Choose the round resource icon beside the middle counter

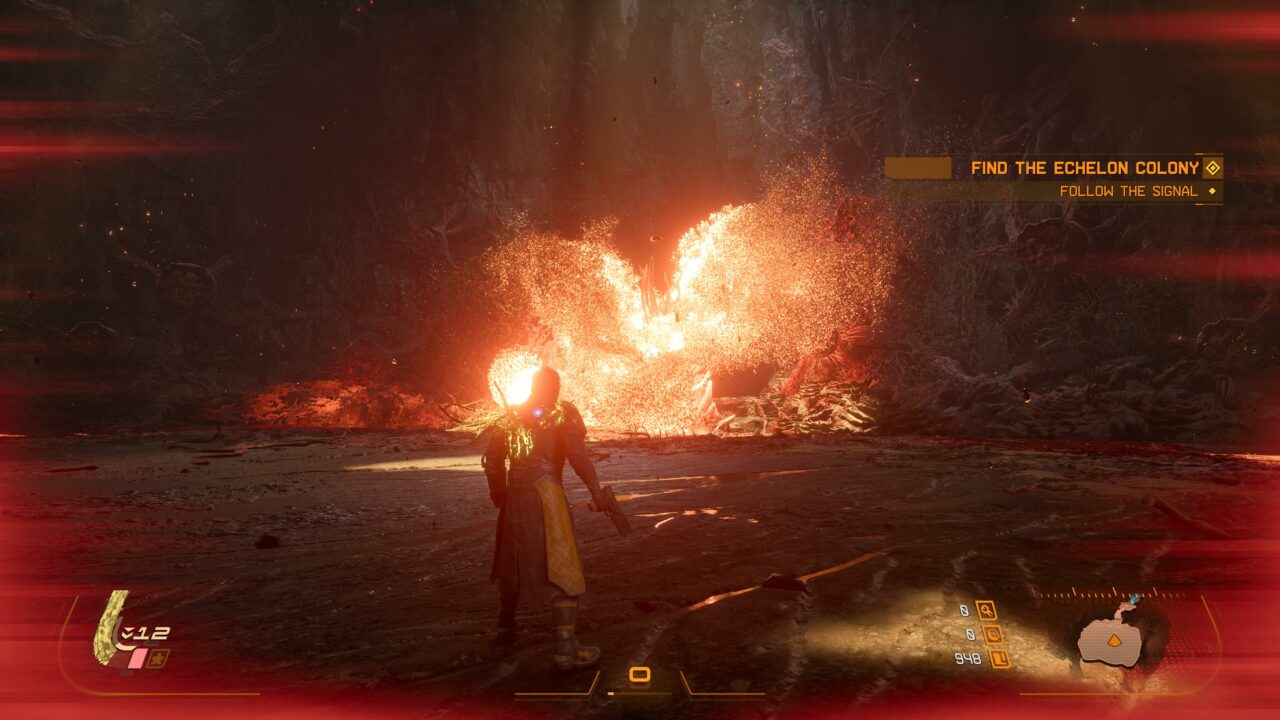992,634
